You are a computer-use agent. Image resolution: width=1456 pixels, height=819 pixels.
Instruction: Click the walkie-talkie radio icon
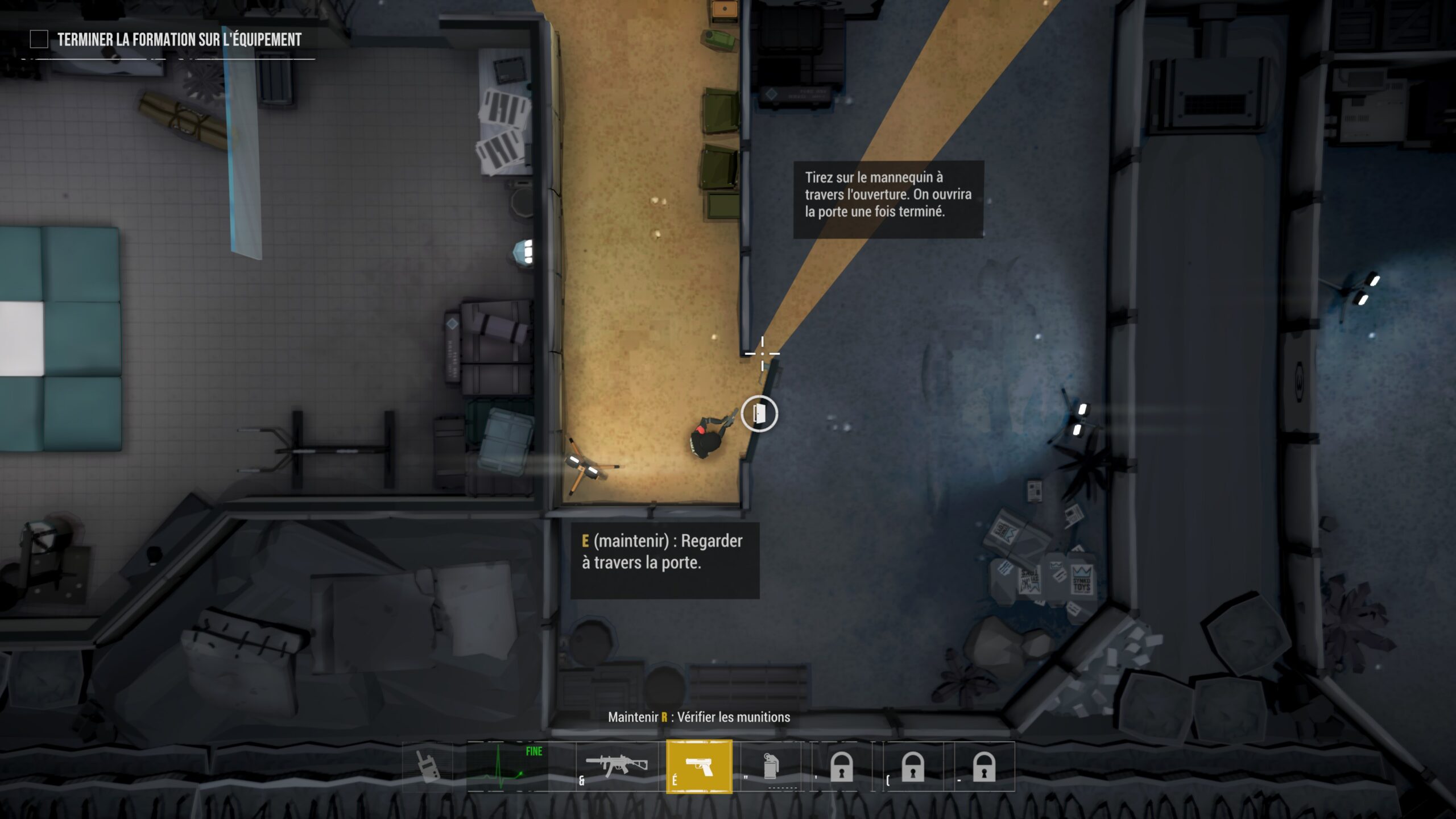pos(427,766)
